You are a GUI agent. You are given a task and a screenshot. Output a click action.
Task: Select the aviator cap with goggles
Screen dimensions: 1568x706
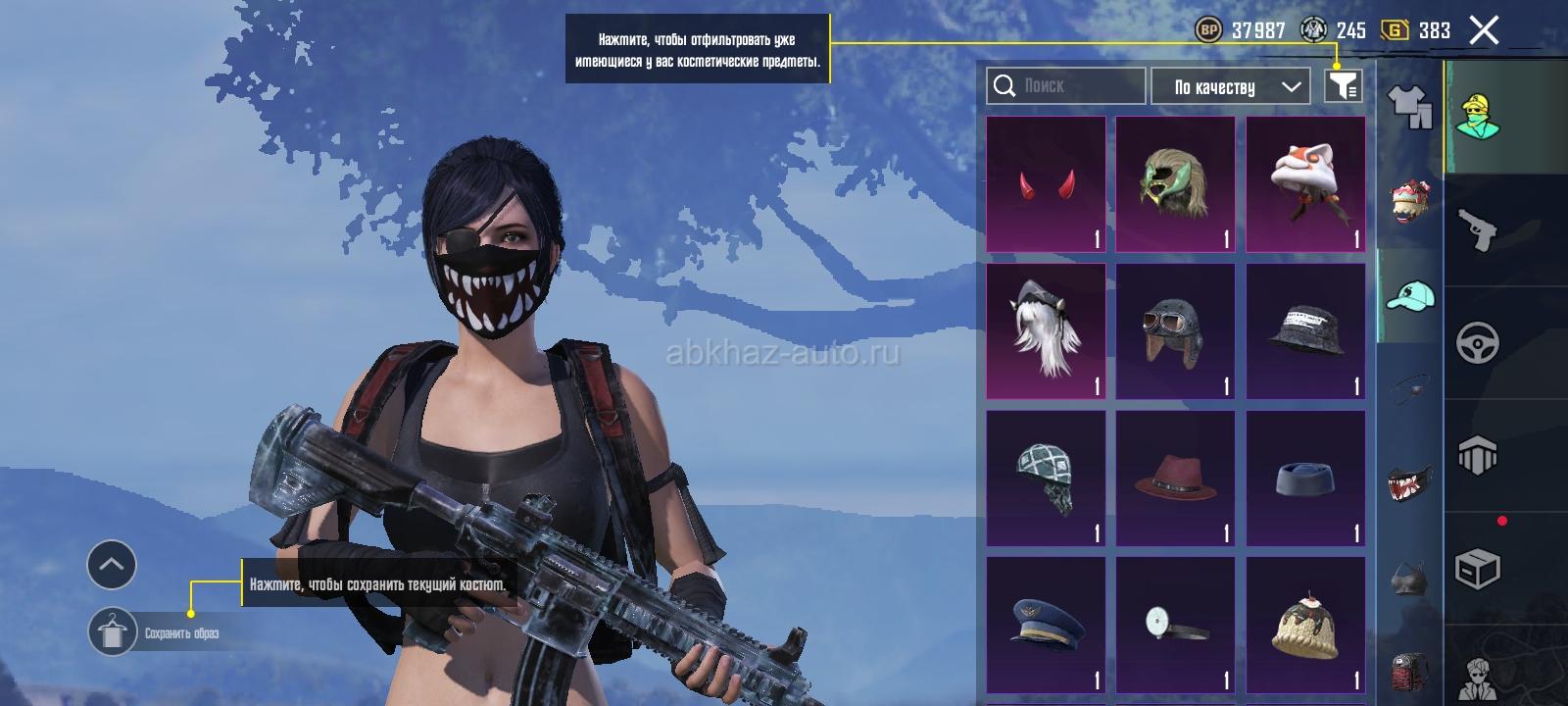coord(1175,331)
